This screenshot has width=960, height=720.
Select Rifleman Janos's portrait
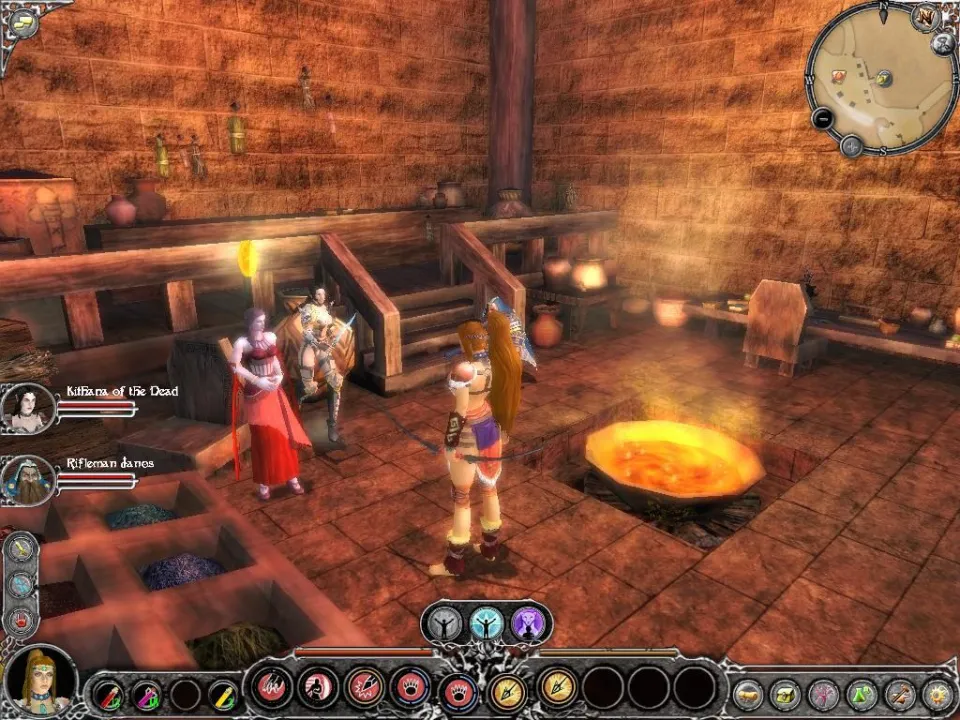27,479
